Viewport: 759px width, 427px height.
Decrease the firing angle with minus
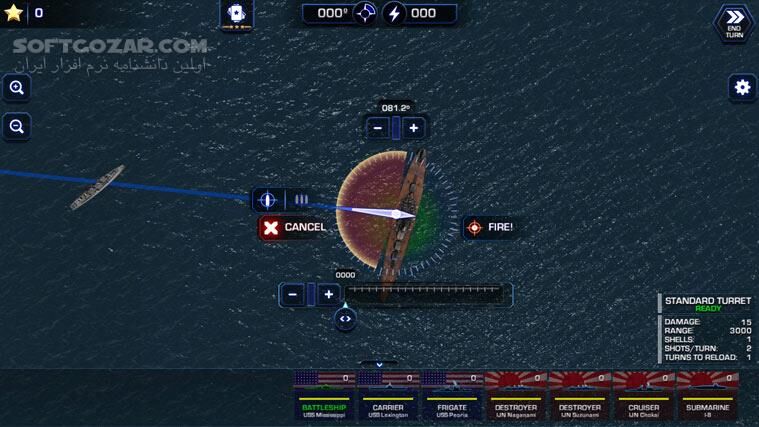(378, 128)
